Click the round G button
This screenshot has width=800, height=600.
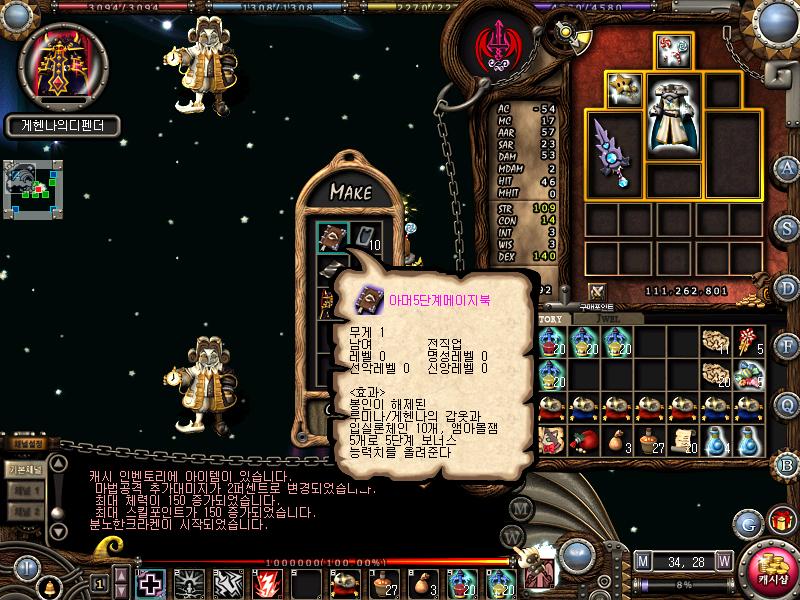pos(747,521)
